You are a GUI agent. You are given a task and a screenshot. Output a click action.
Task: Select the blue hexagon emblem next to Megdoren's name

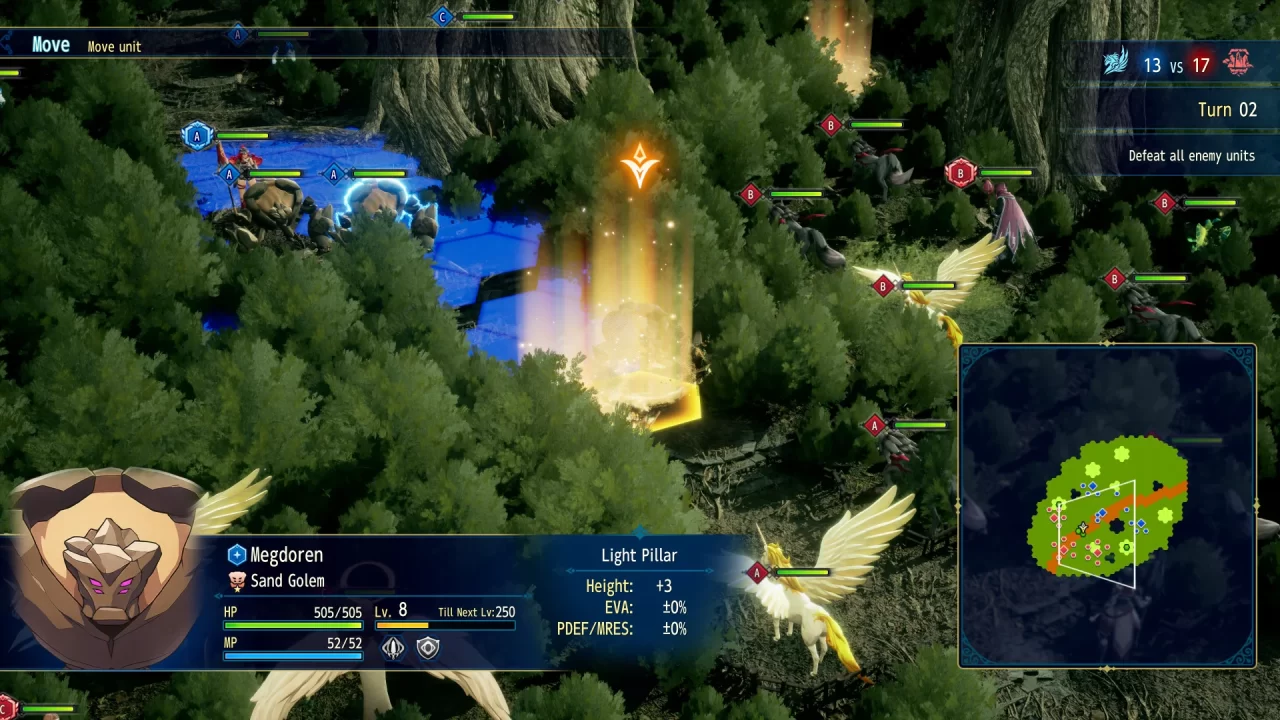coord(237,554)
